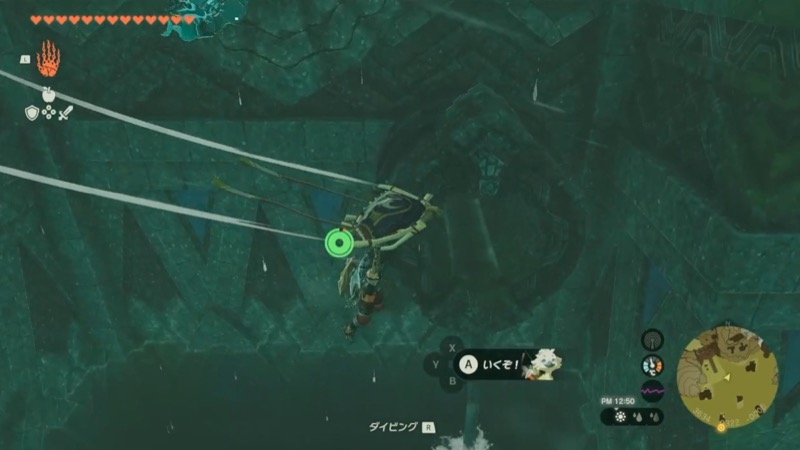Open the weather forecast panel
800x450 pixels.
632,416
